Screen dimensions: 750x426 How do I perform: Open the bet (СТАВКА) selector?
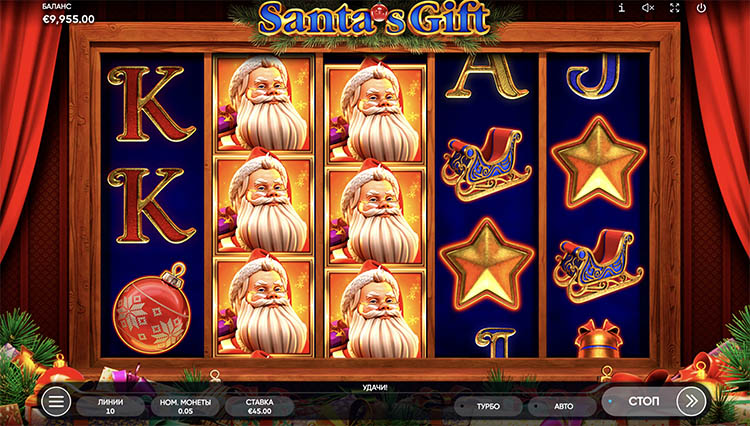(259, 406)
